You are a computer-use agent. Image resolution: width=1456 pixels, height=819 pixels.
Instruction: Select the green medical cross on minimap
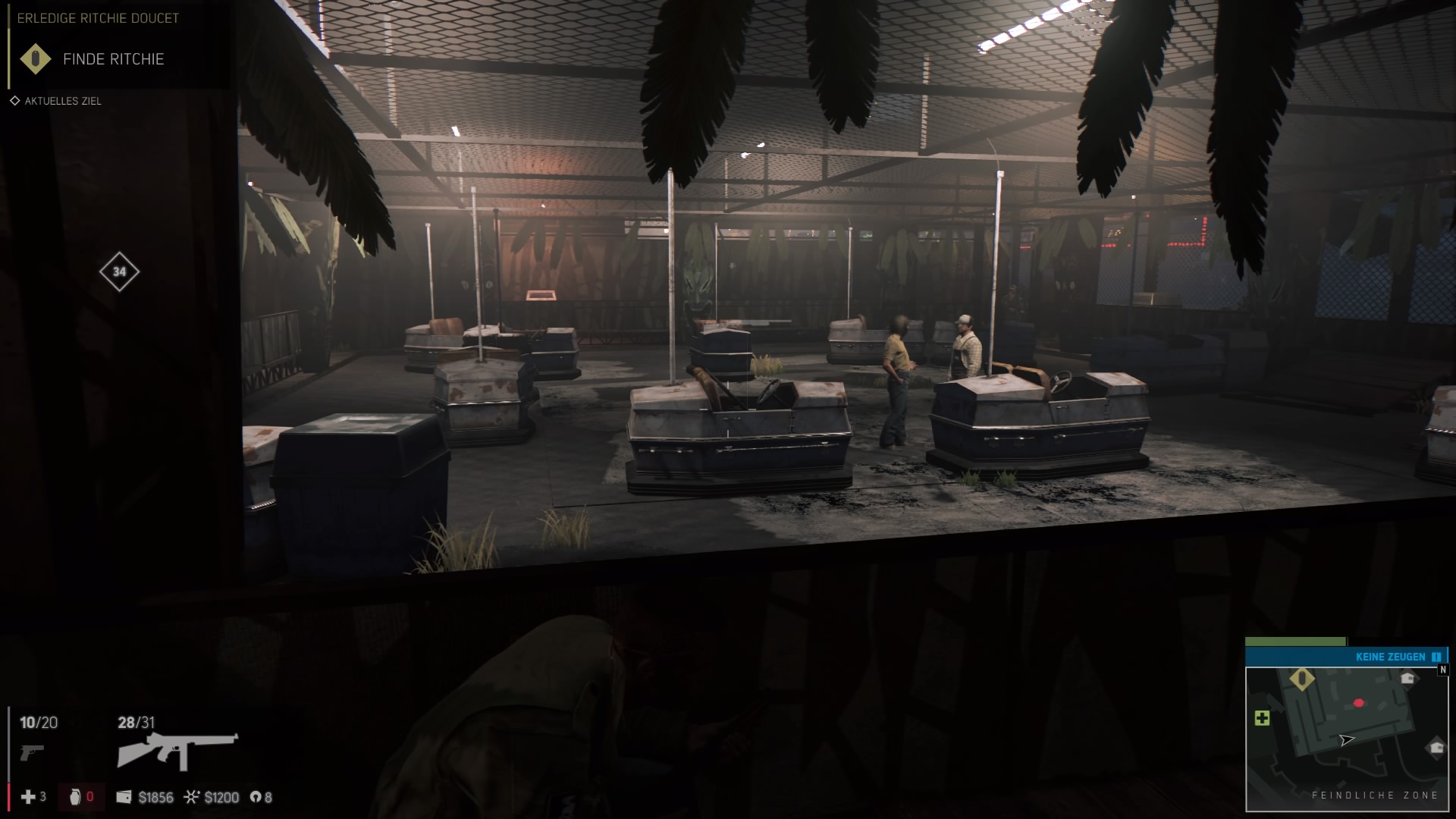tap(1263, 718)
